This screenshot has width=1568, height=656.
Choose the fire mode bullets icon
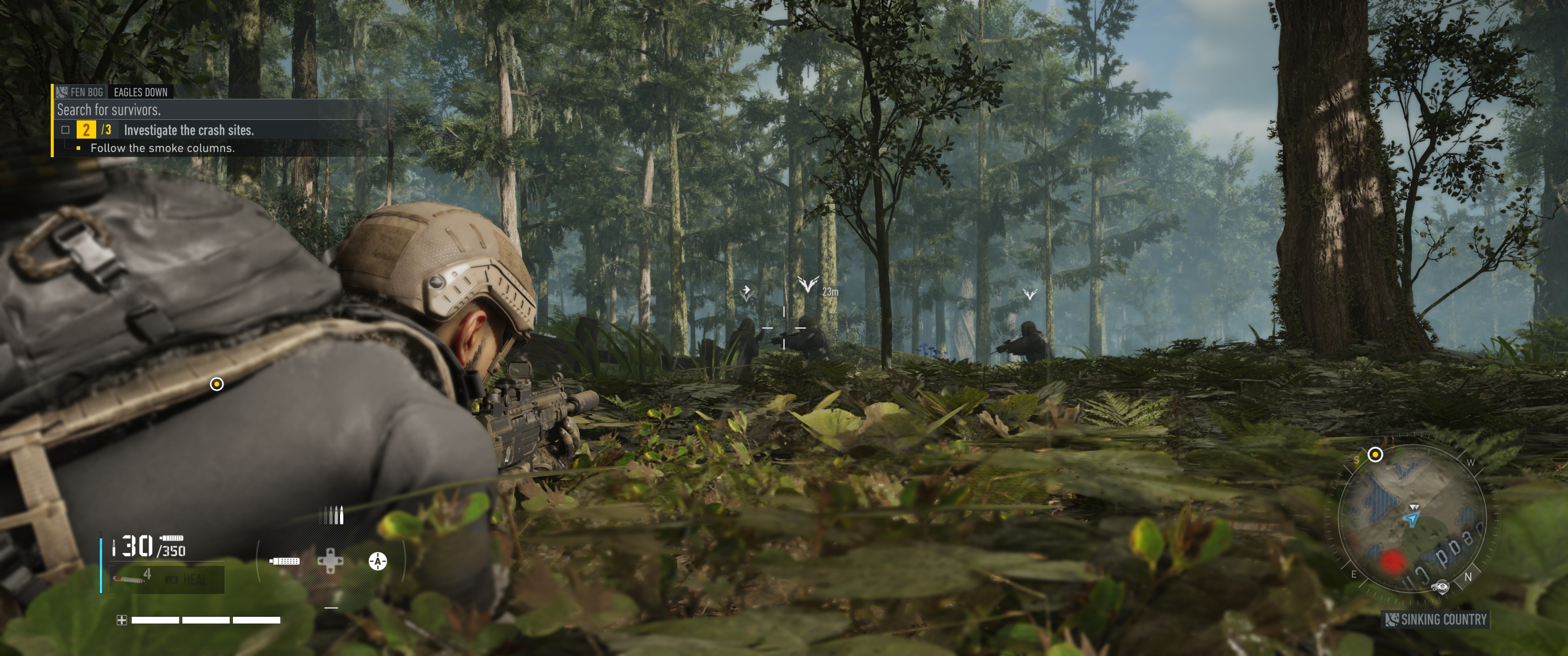(334, 515)
